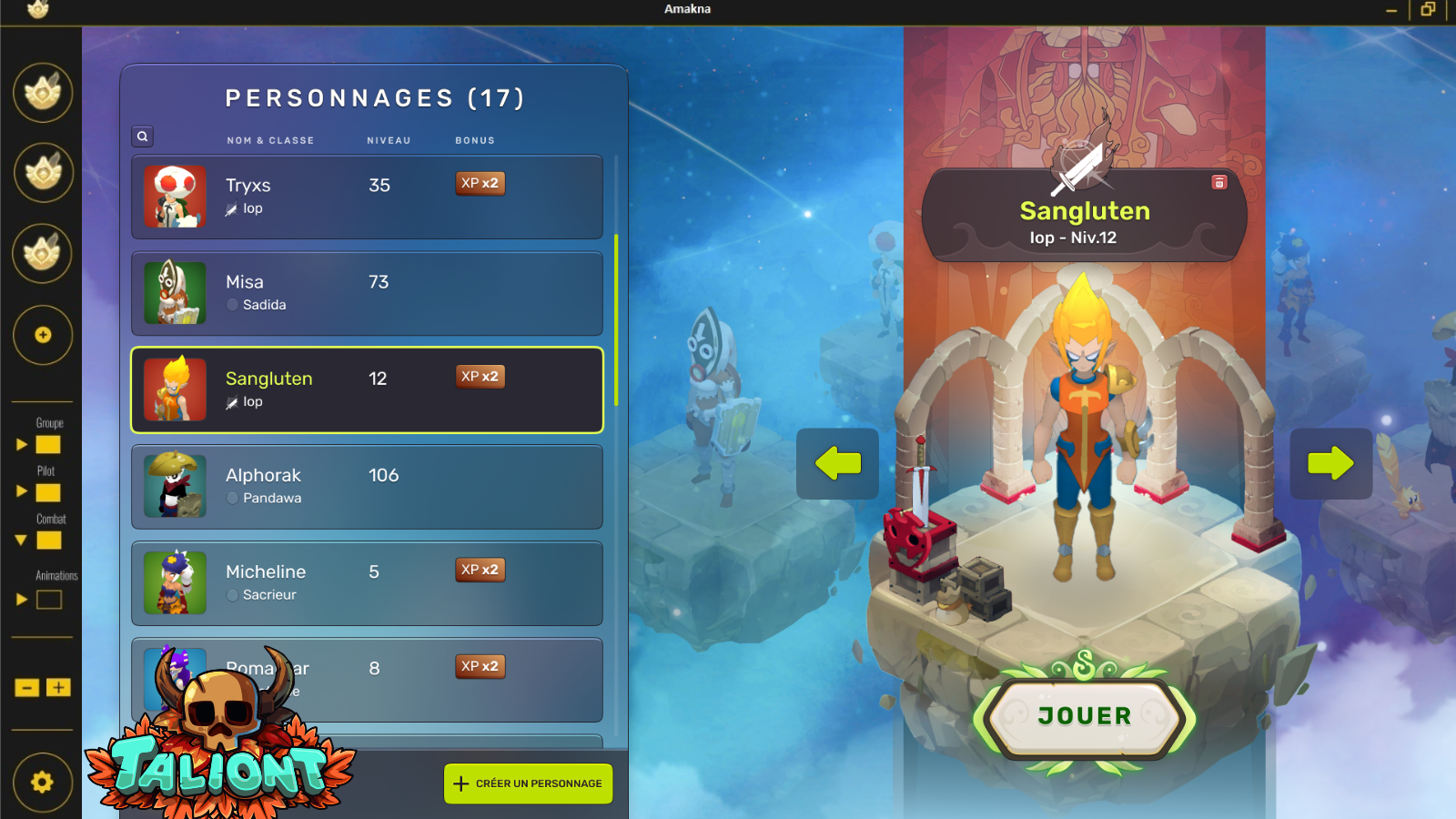Screen dimensions: 1456x819
Task: Toggle the Pilot checkbox
Action: (x=48, y=493)
